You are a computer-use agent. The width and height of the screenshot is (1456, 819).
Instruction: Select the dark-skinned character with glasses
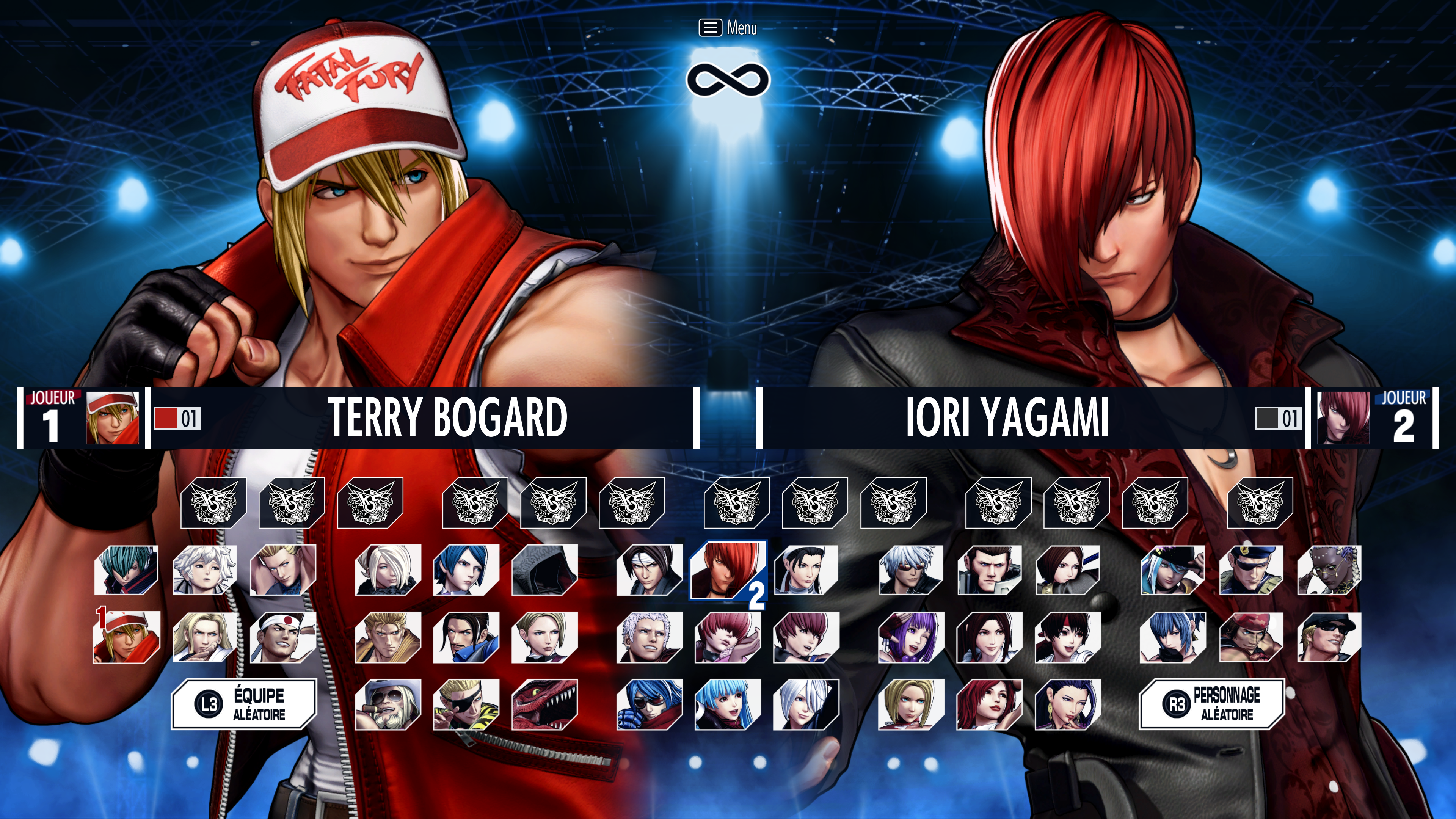click(1328, 570)
